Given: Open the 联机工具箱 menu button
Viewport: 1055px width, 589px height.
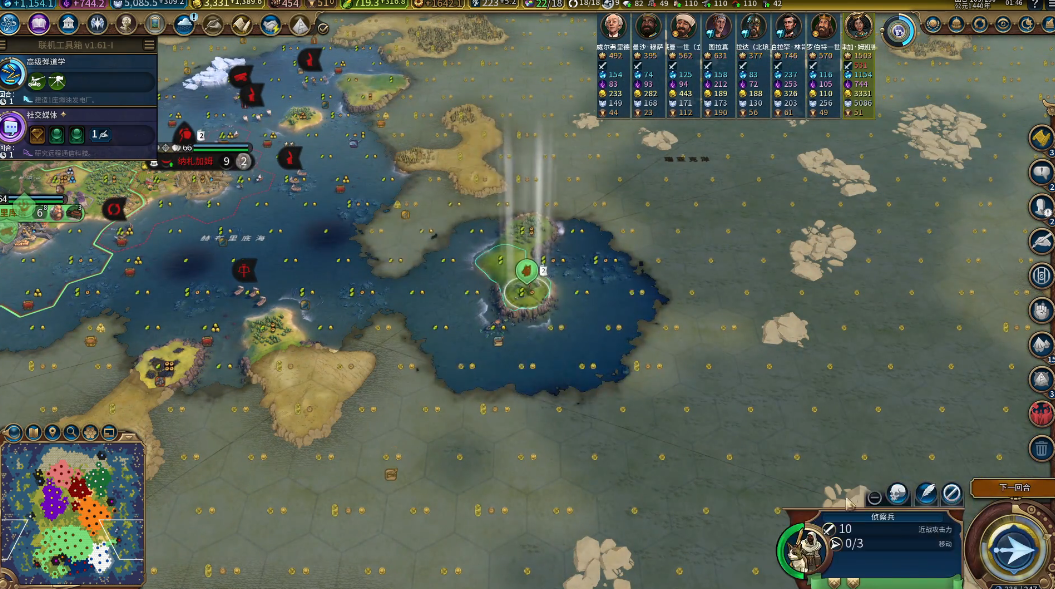Looking at the screenshot, I should [149, 44].
